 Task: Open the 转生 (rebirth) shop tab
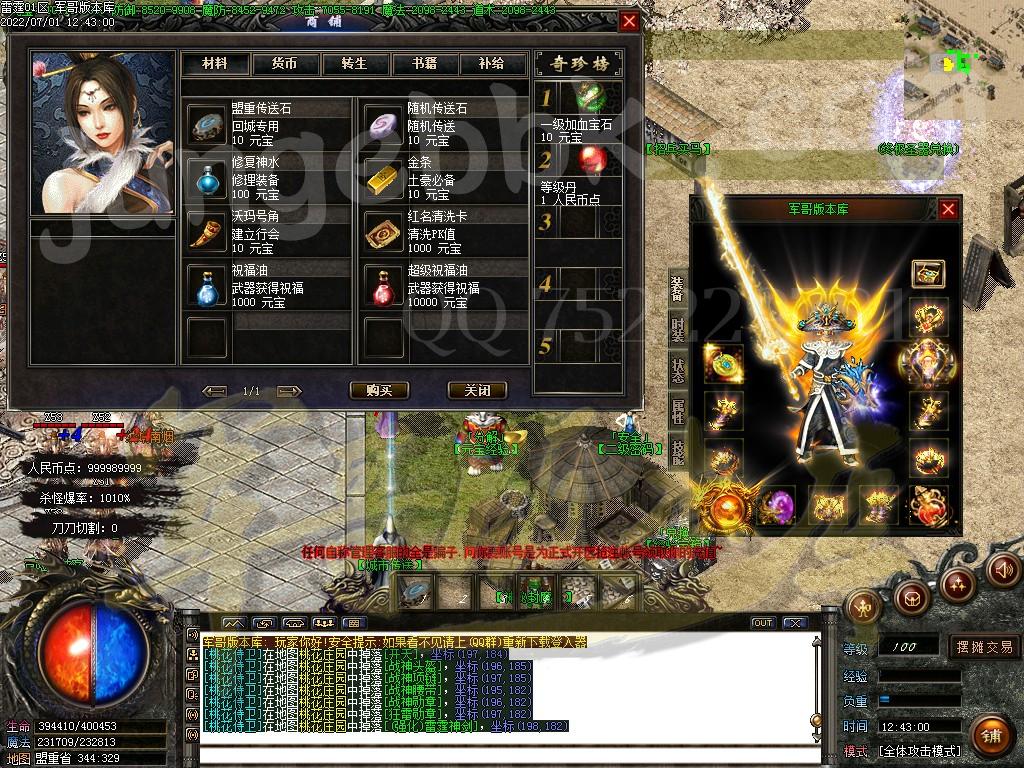(354, 63)
